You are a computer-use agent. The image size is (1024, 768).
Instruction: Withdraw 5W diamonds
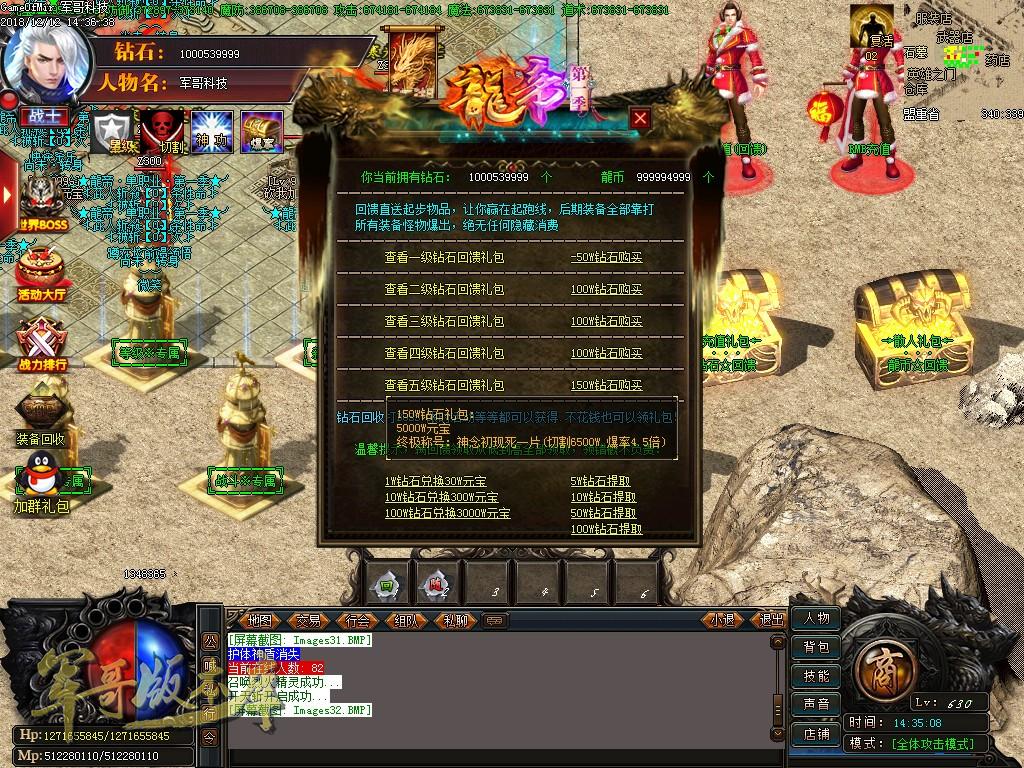603,481
